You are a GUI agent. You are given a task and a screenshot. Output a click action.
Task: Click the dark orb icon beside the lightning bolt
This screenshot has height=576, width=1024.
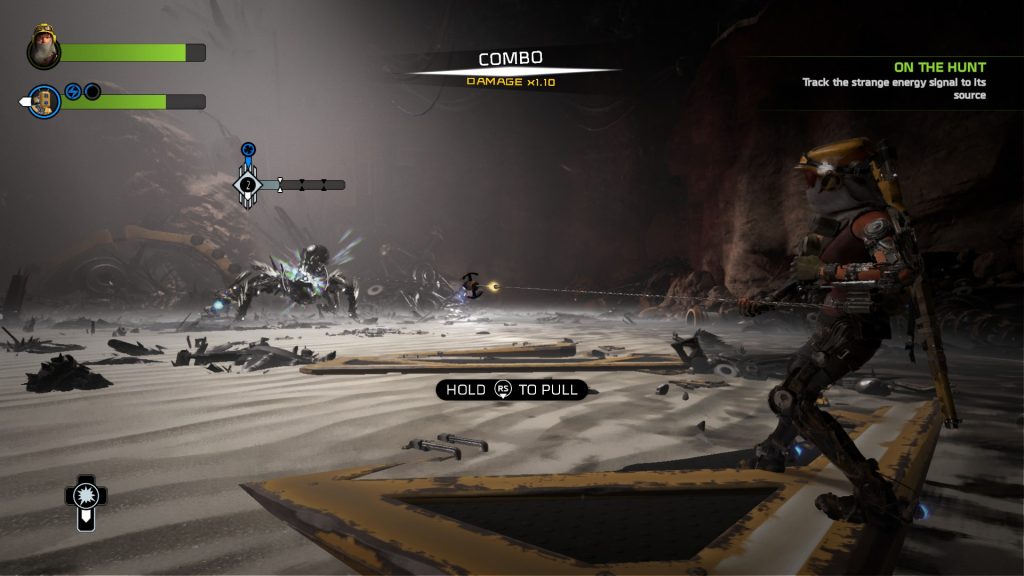pyautogui.click(x=92, y=92)
